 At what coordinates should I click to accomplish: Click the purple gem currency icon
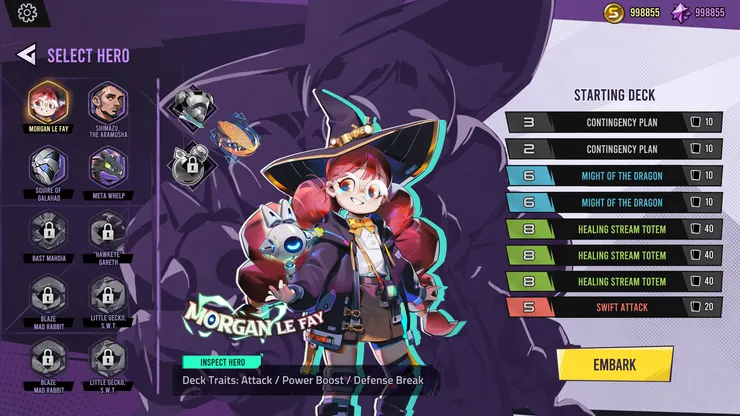pos(680,13)
